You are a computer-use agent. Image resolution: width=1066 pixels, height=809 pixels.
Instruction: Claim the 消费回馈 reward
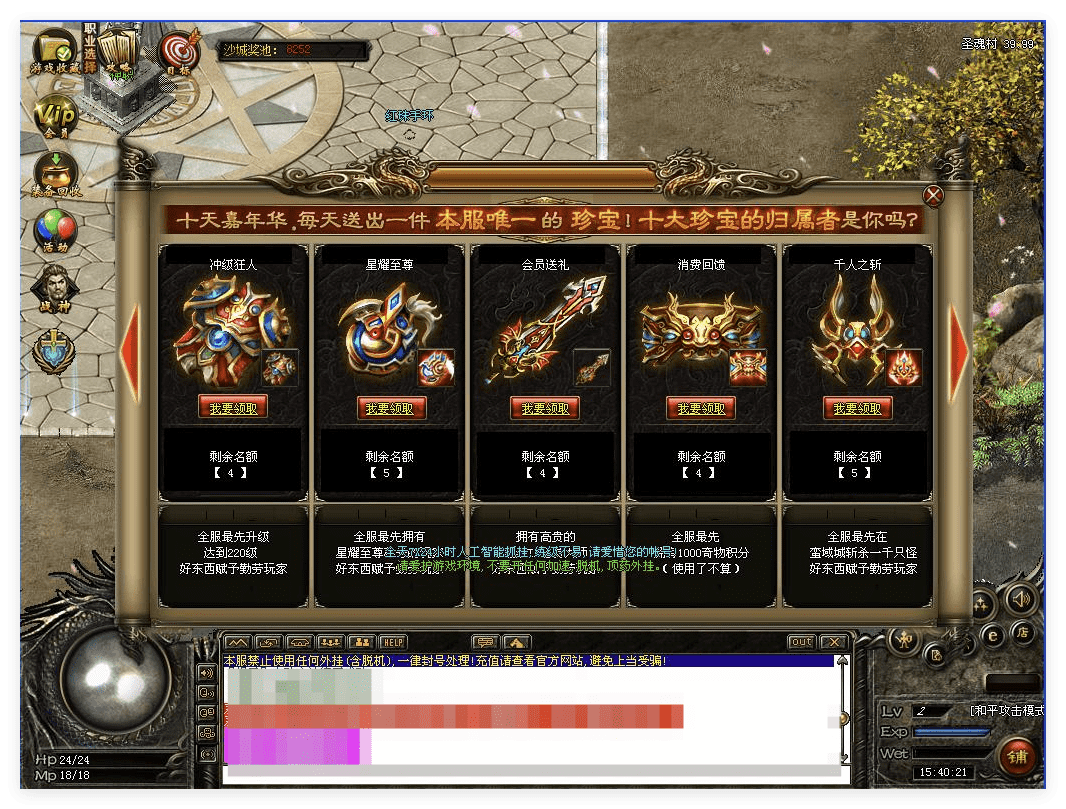(x=701, y=408)
